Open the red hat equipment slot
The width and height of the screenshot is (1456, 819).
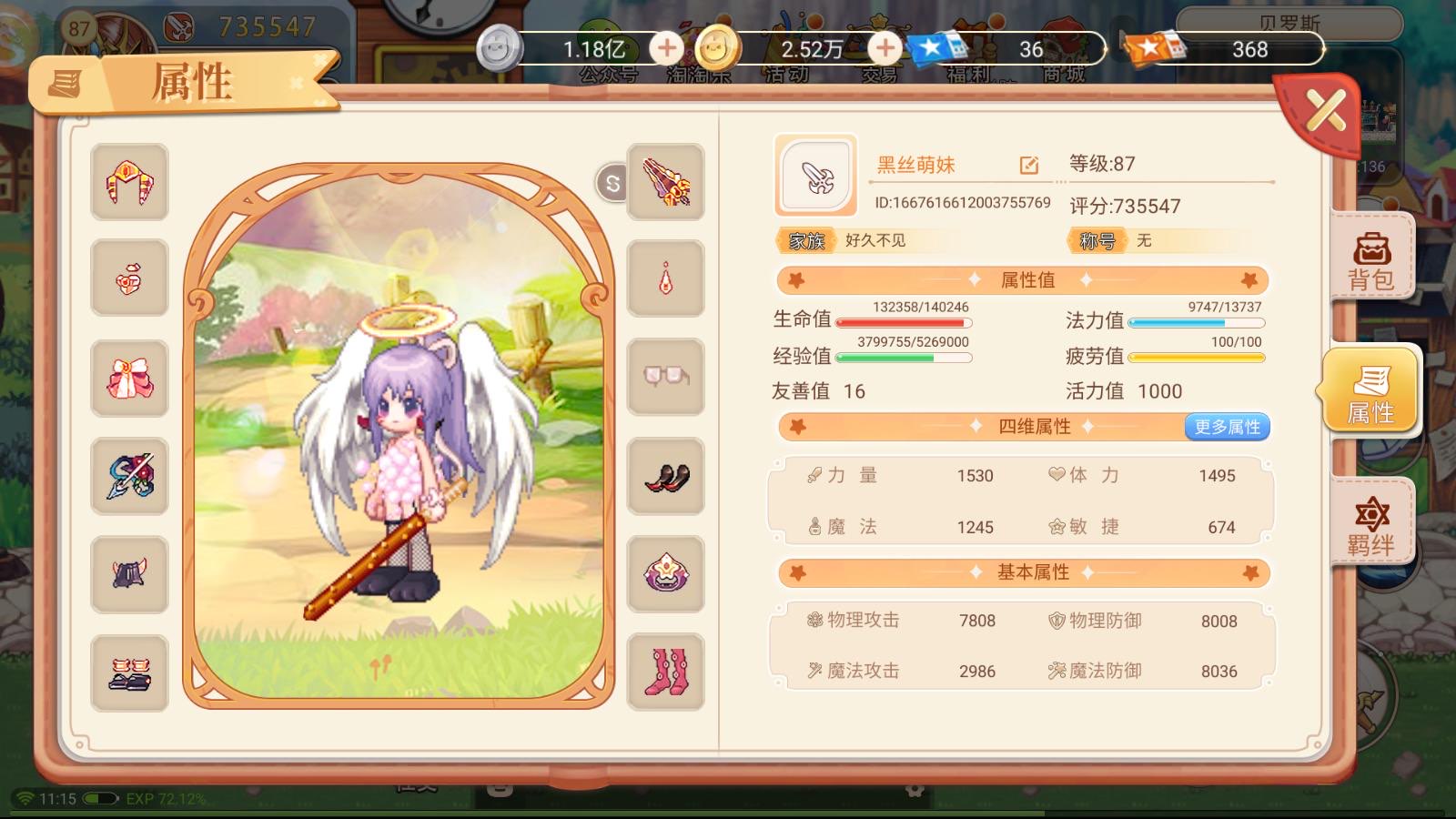tap(128, 183)
